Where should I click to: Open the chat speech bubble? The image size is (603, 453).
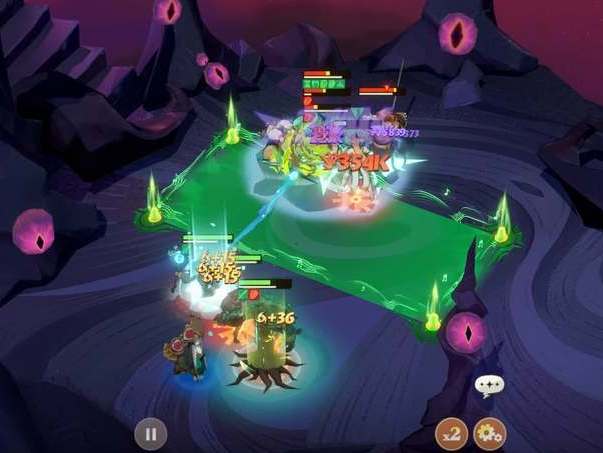pyautogui.click(x=488, y=385)
